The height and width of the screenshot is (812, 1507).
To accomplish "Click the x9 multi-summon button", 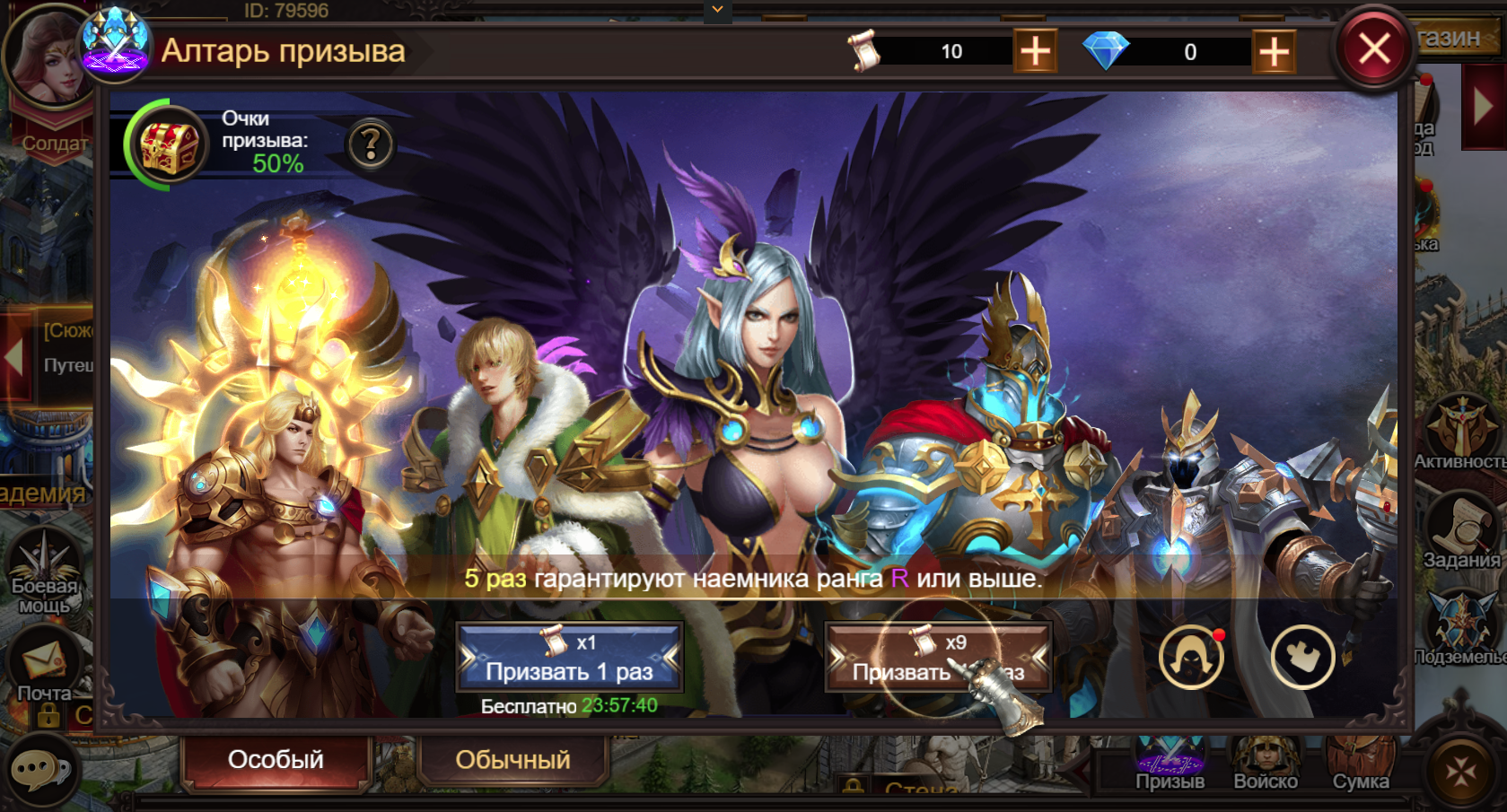I will tap(938, 658).
